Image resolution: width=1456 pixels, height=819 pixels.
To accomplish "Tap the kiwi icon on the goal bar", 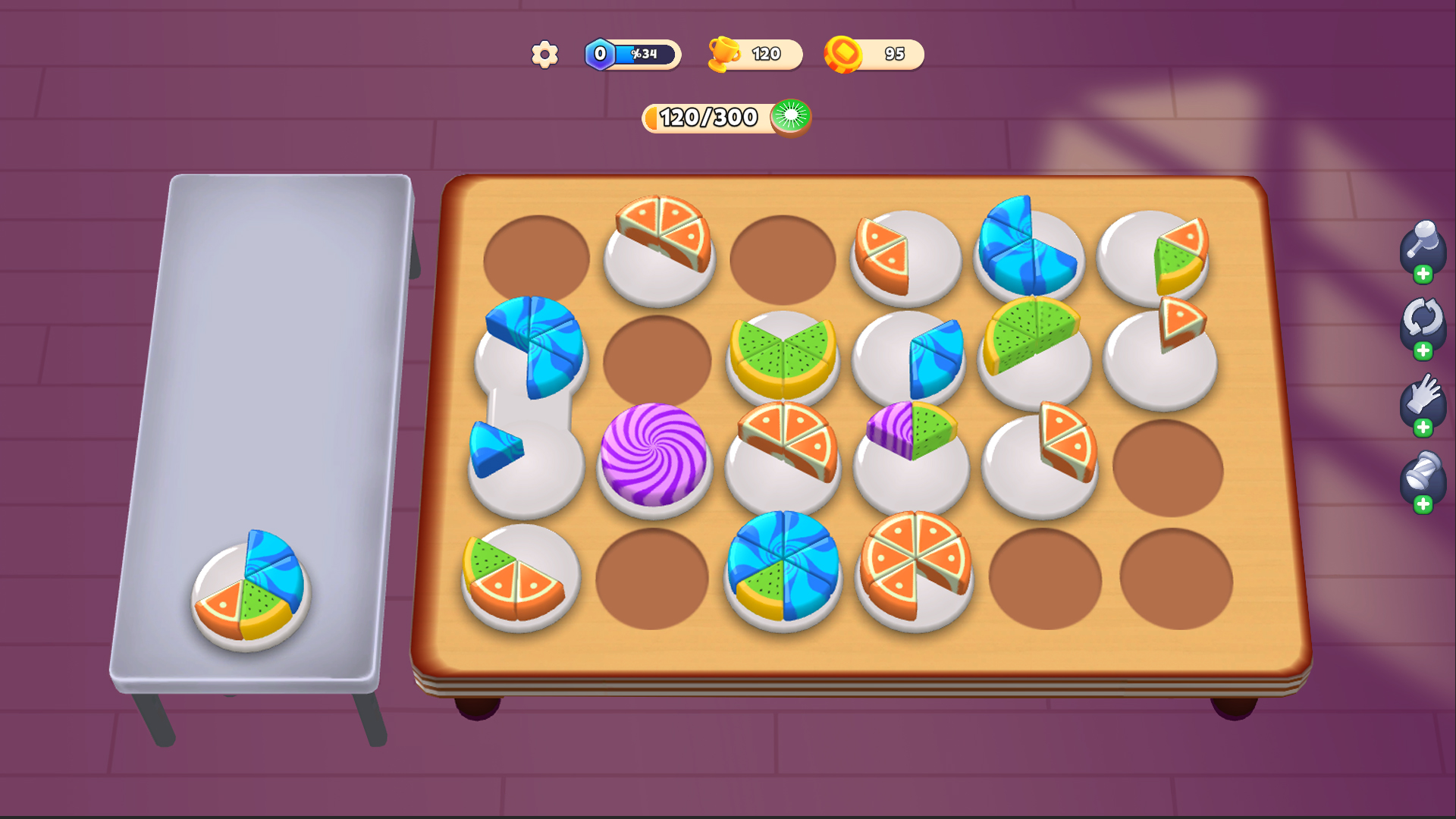I will coord(792,118).
